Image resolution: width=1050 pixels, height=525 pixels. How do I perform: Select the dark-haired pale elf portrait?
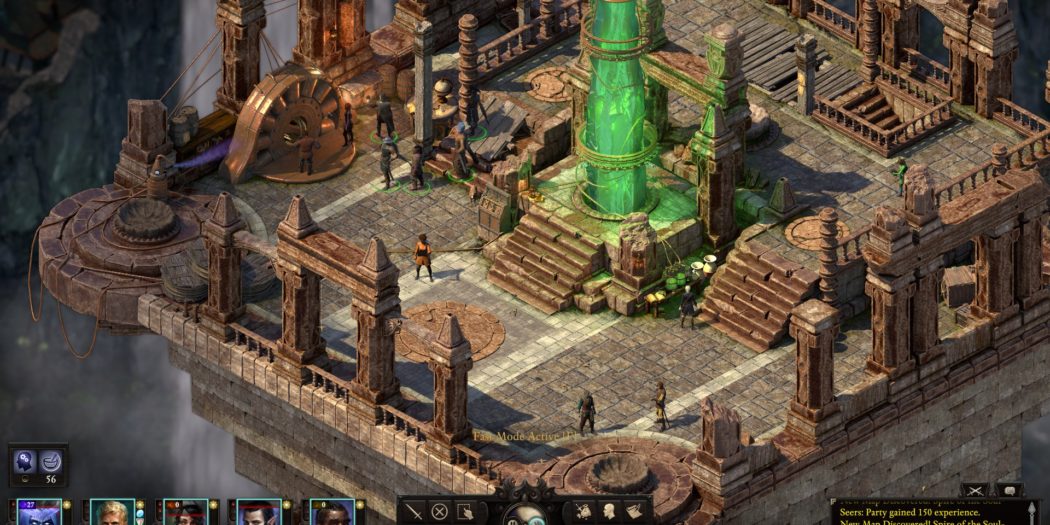click(x=258, y=513)
